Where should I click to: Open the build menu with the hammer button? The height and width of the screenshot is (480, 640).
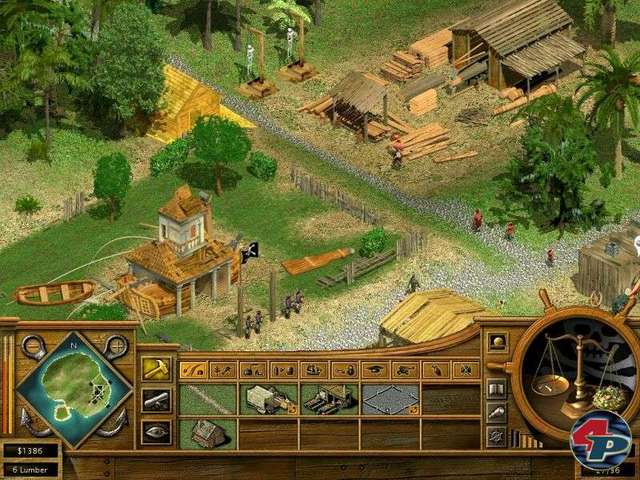(155, 369)
